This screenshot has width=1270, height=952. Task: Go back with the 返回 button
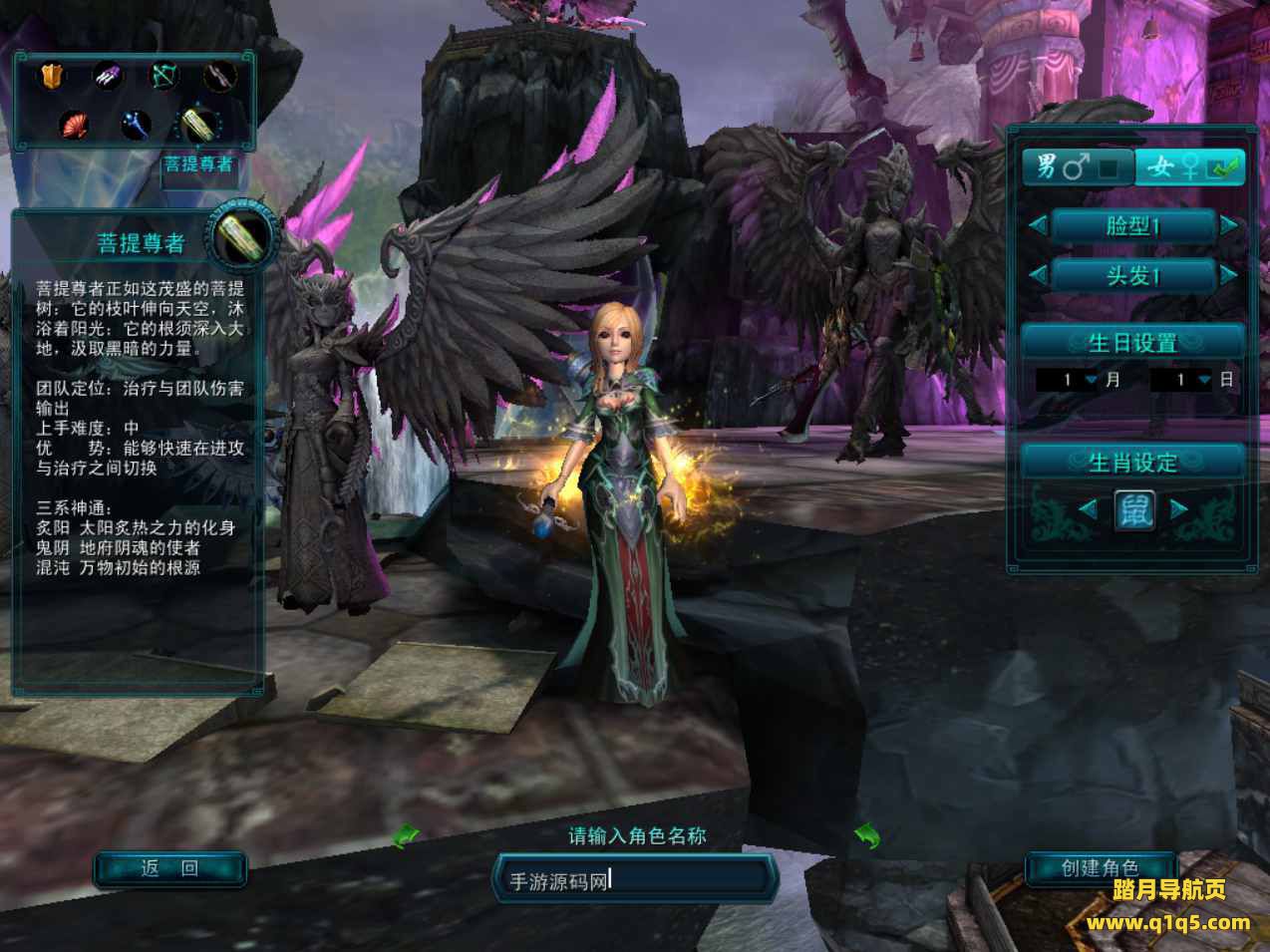[169, 869]
